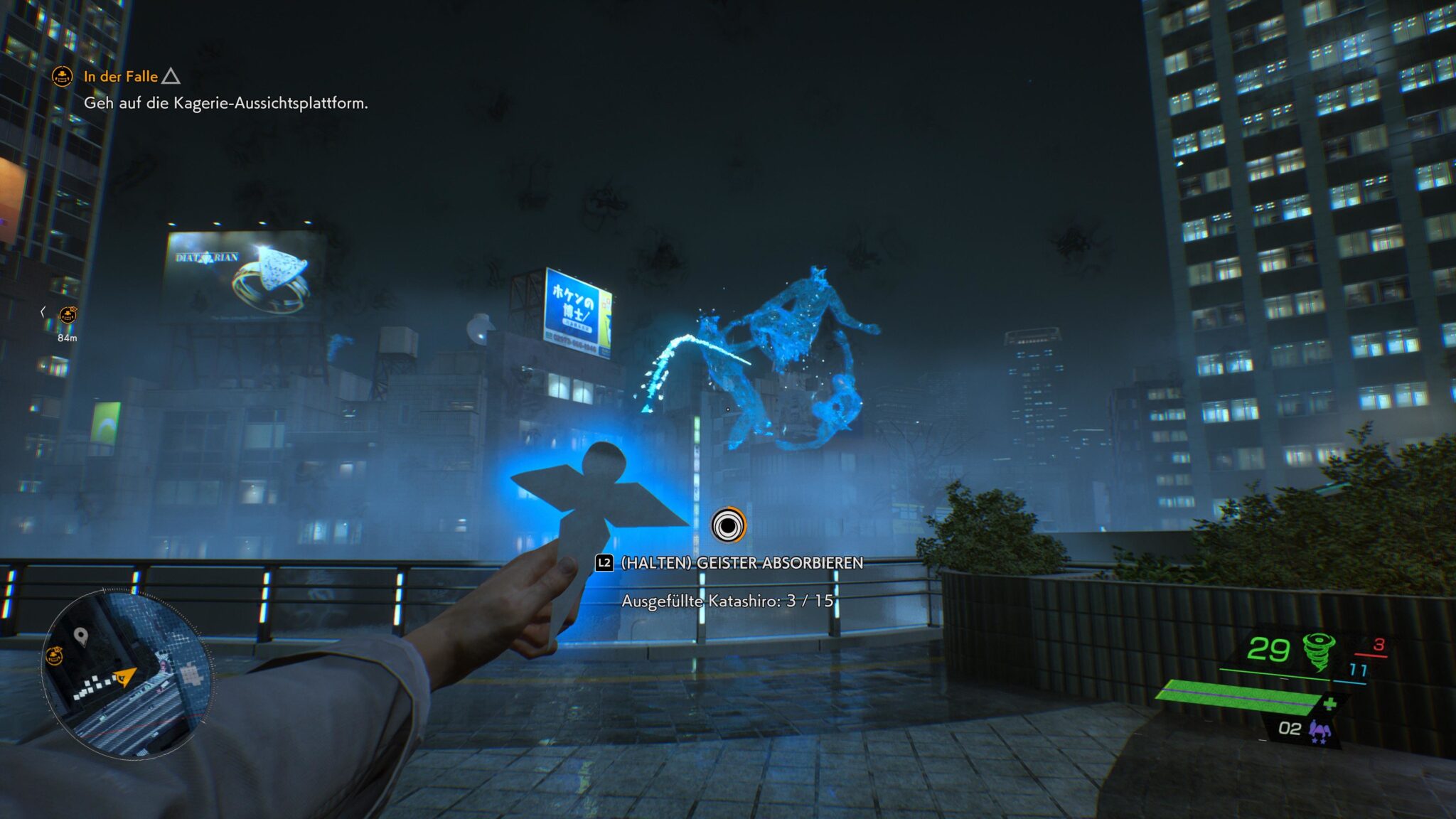The height and width of the screenshot is (819, 1456).
Task: Click the circular minimap
Action: 127,673
